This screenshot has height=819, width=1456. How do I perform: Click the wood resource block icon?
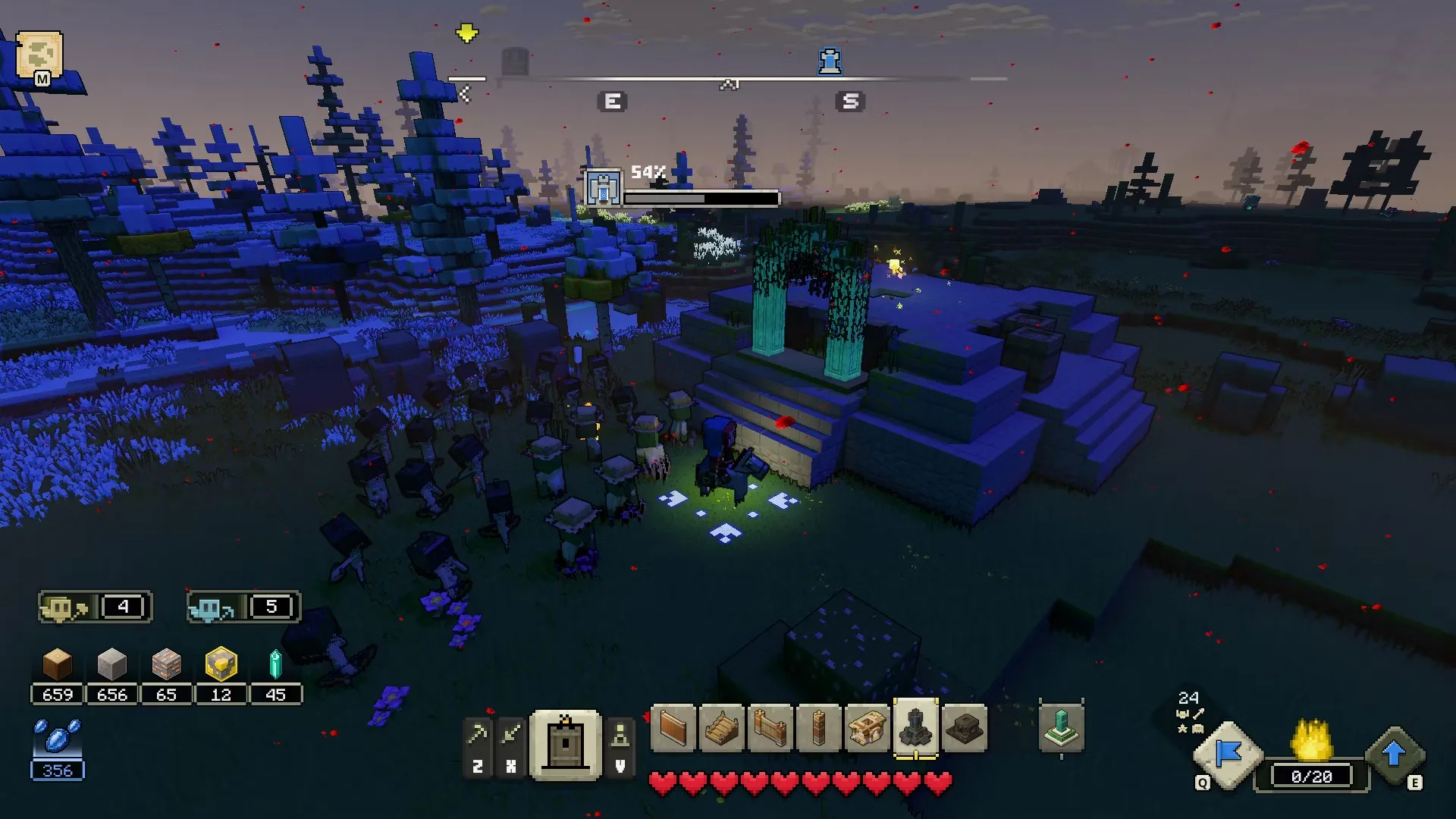(x=58, y=665)
